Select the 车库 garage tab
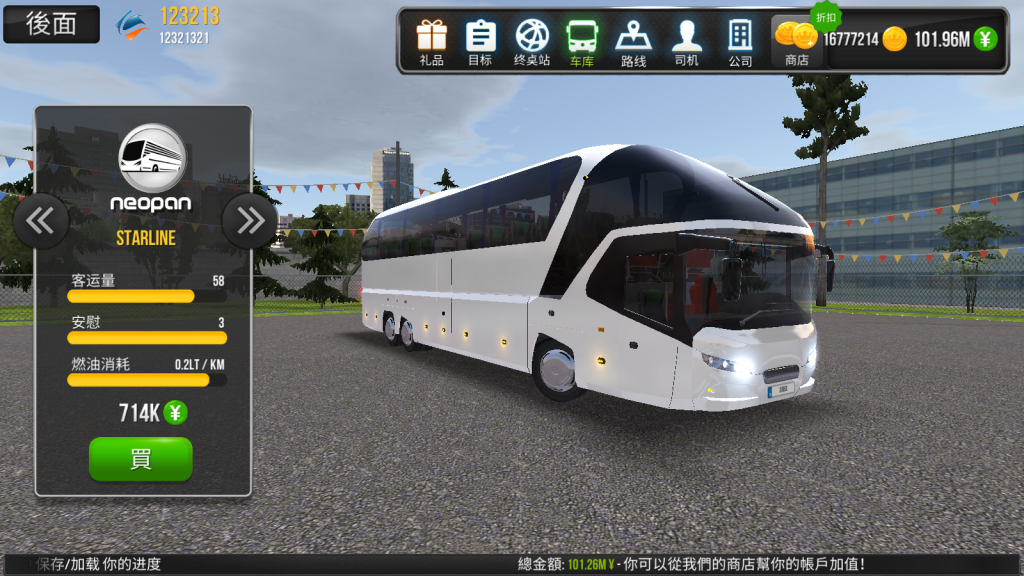 click(582, 41)
